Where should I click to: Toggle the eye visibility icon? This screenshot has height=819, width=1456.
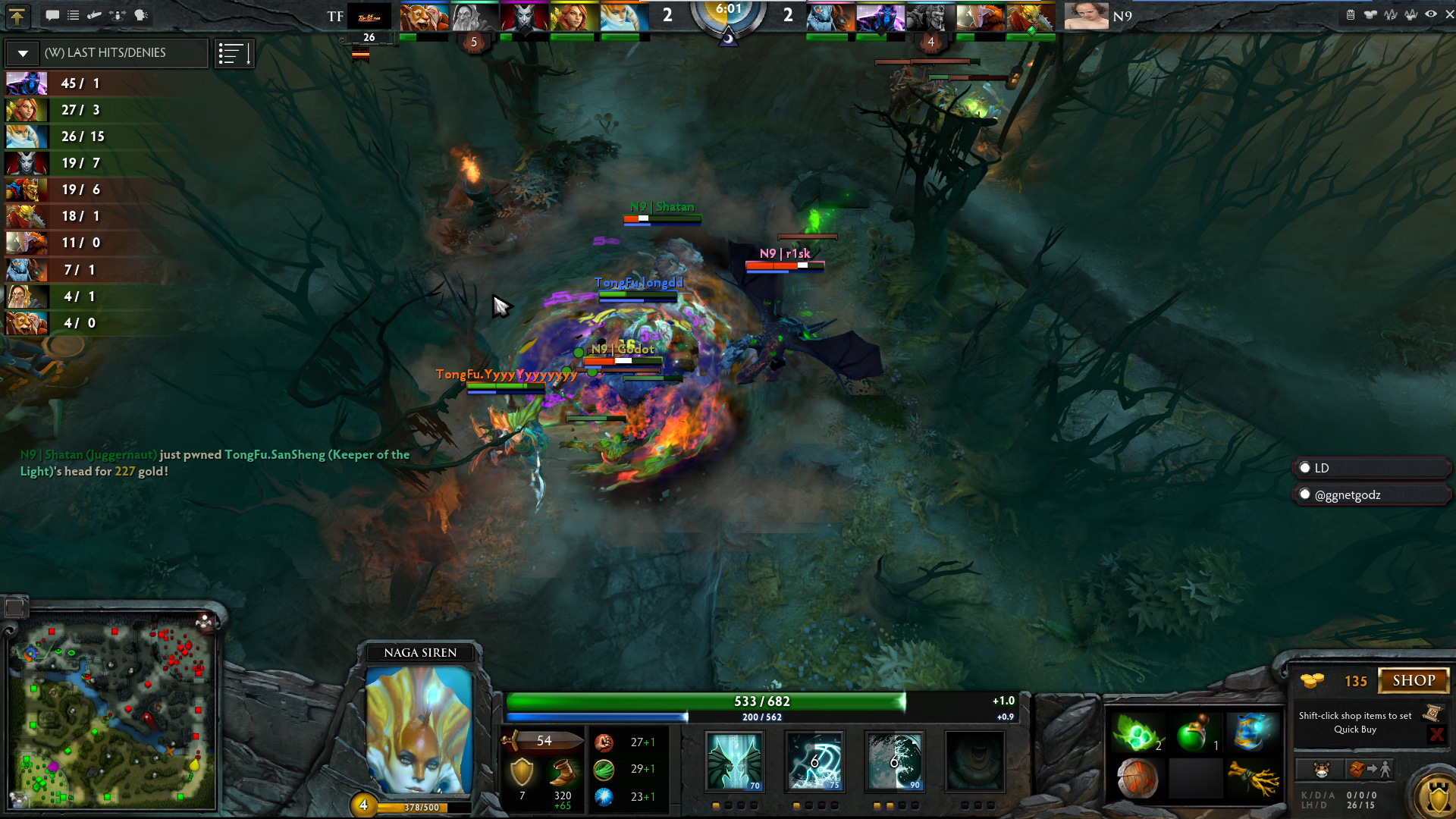[x=1430, y=14]
